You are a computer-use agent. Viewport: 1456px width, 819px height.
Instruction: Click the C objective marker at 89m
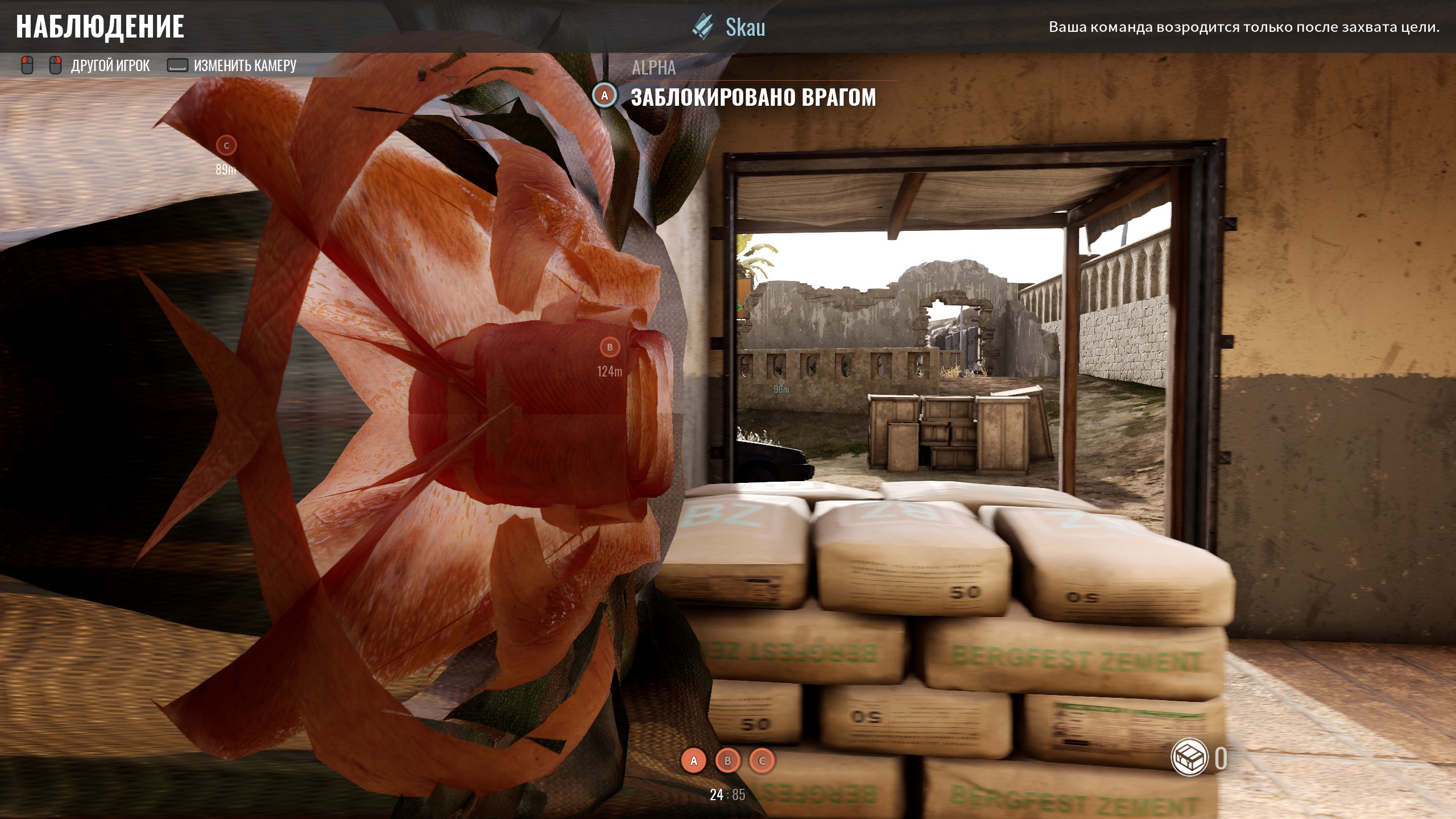pyautogui.click(x=226, y=146)
